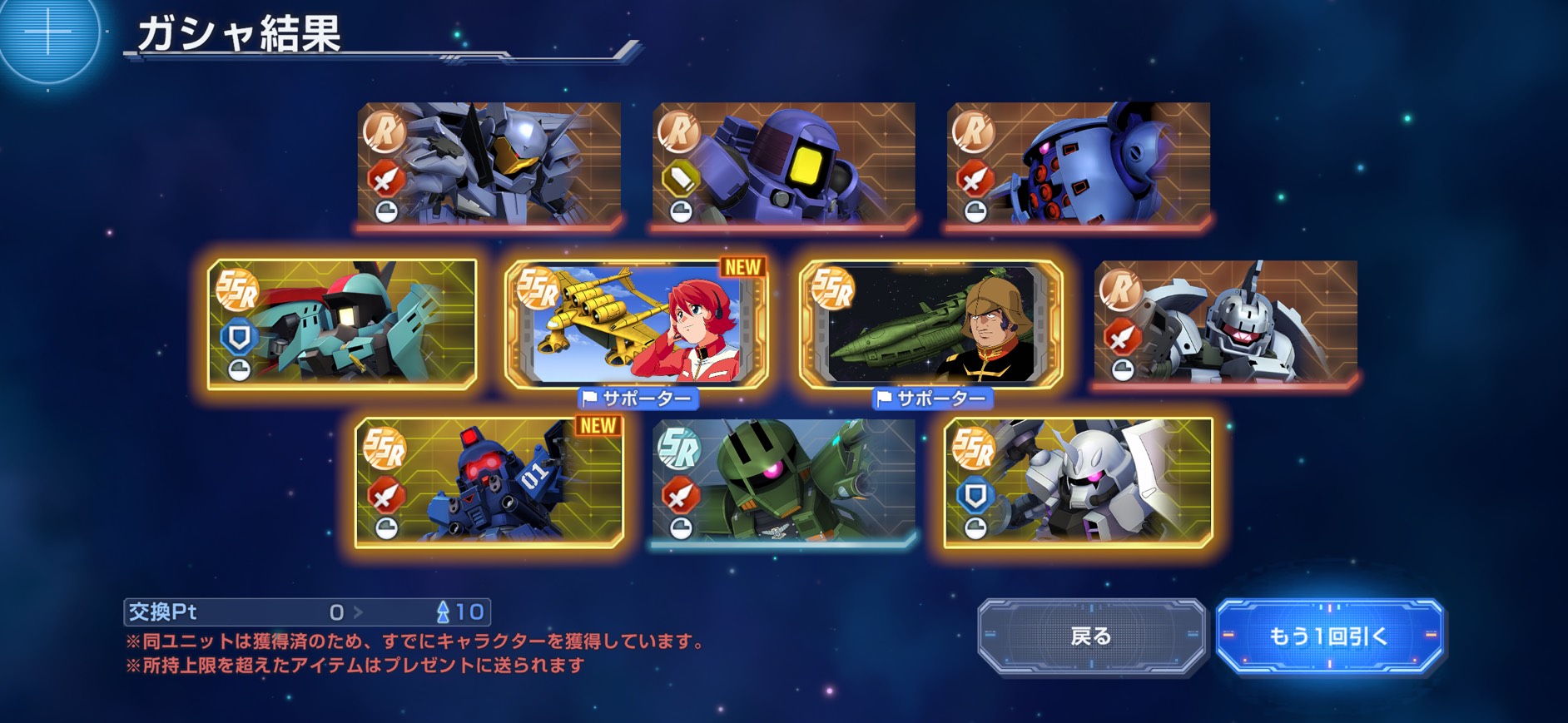This screenshot has width=1568, height=723.
Task: Choose the helmeted officer supporter card
Action: 930,324
